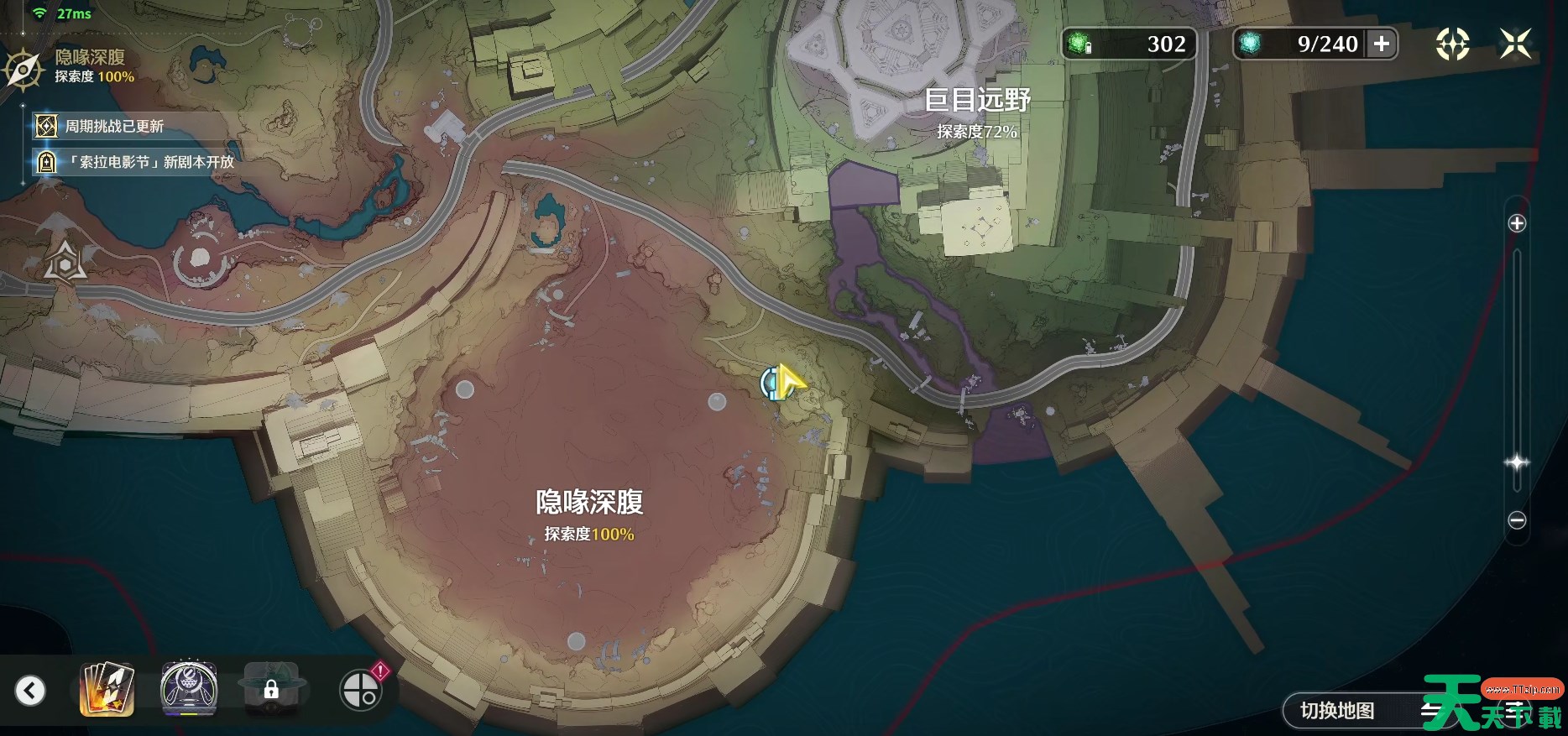Select the hexagonal tower marker on the map
Screen dimensions: 1568x736
(65, 262)
